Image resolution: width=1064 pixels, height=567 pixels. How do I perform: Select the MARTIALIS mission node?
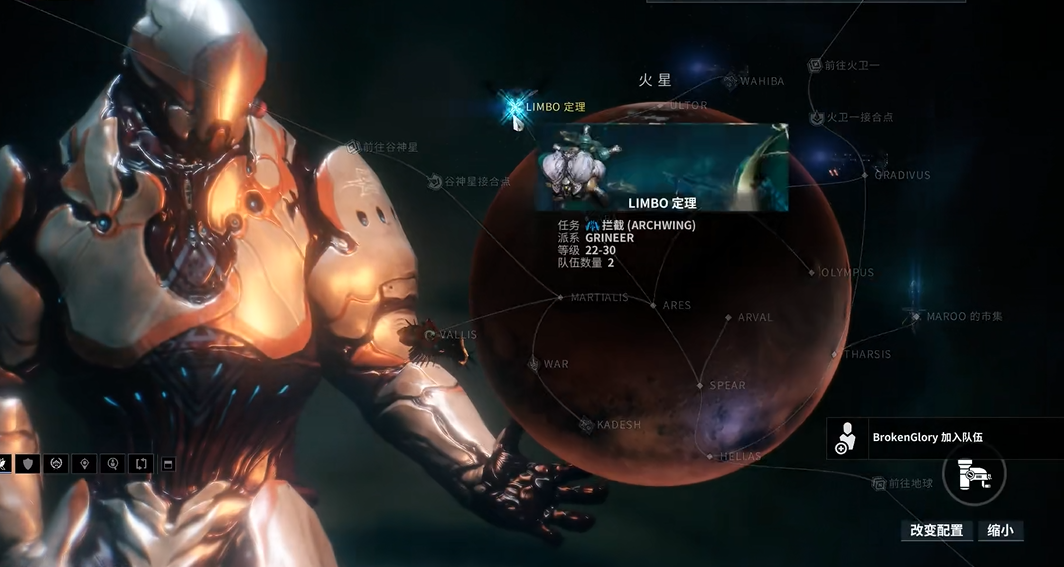[x=561, y=297]
